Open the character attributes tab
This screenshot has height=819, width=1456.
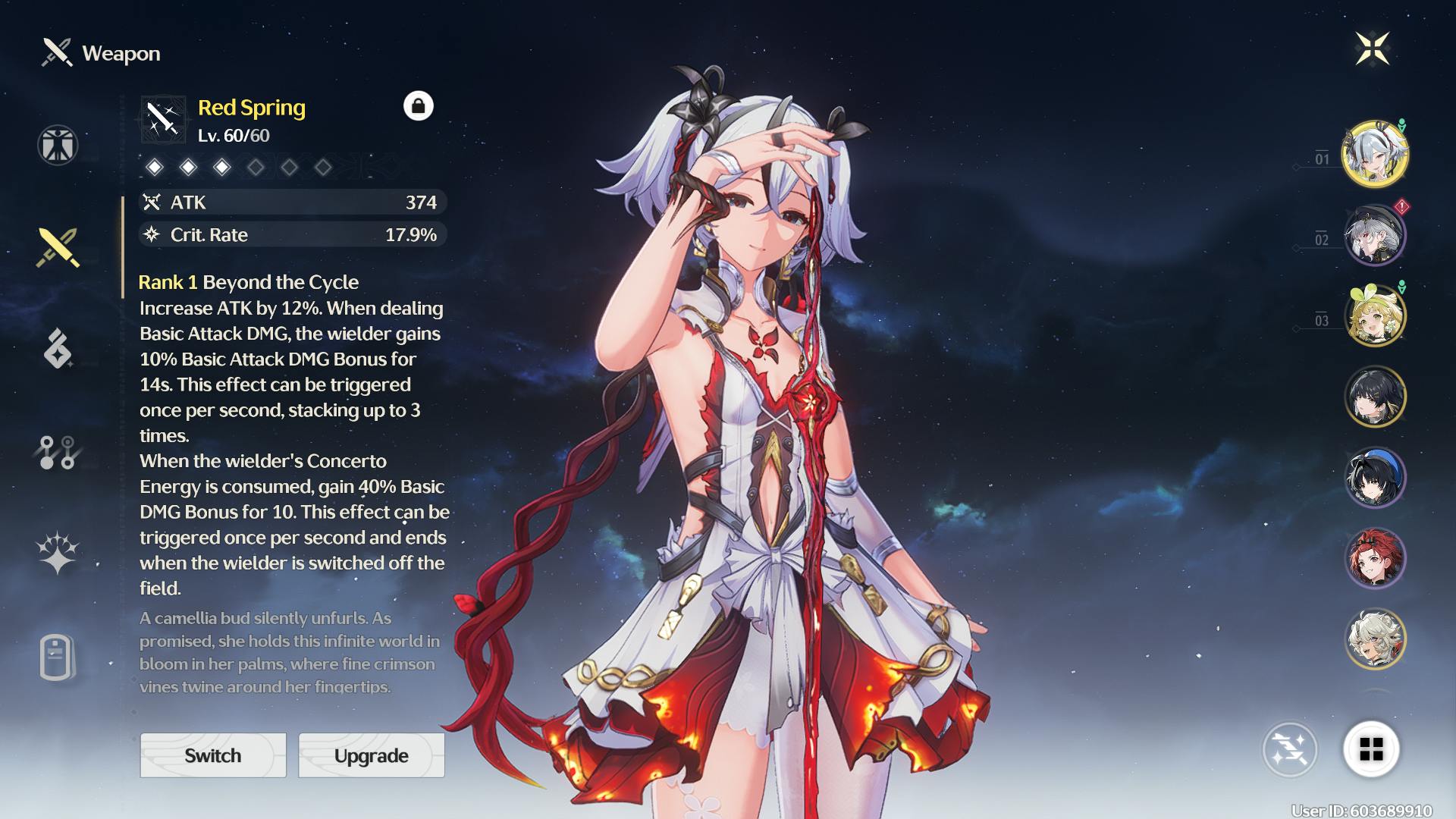click(x=58, y=145)
